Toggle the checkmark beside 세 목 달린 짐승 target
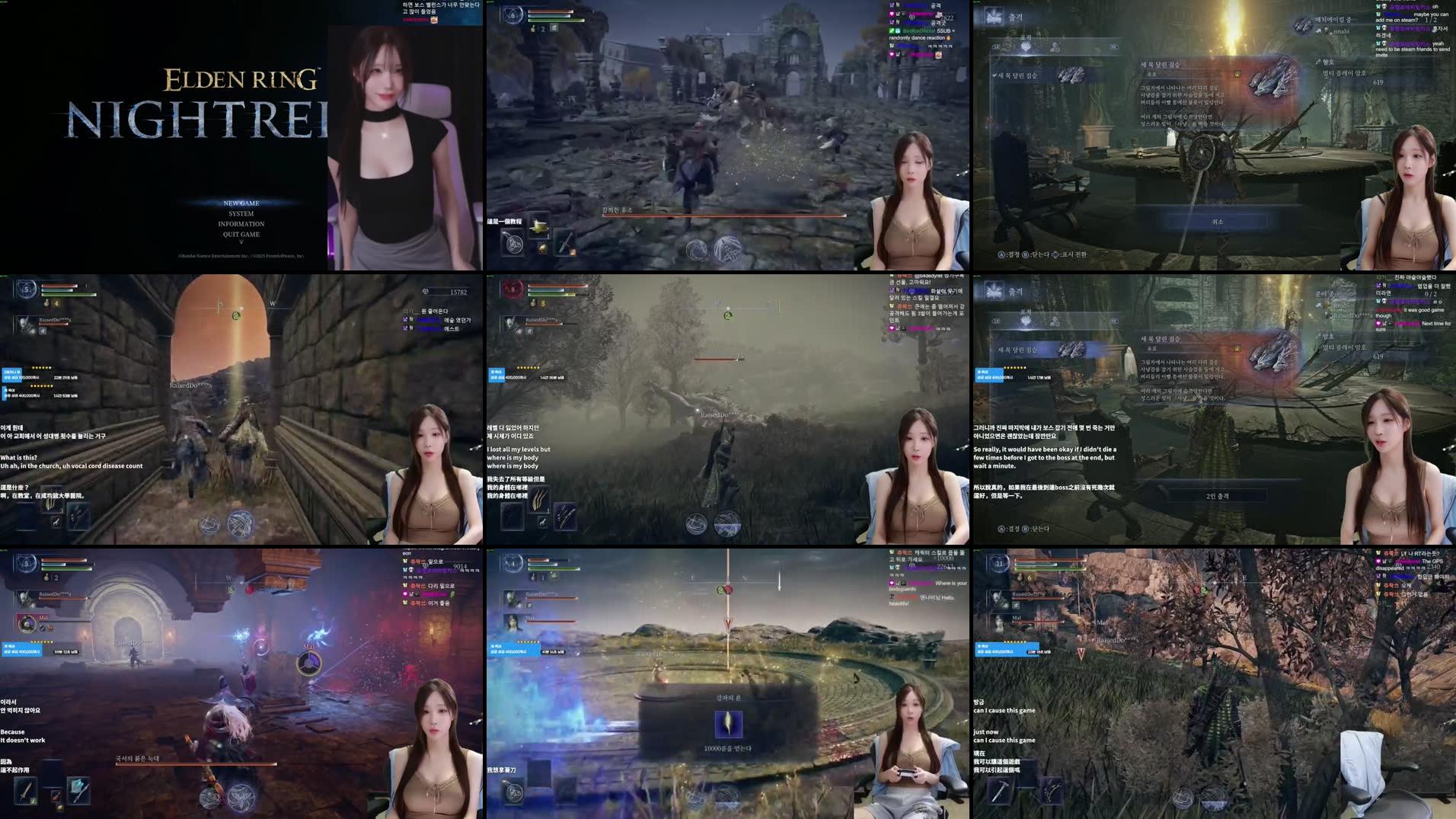This screenshot has width=1456, height=819. pos(995,75)
